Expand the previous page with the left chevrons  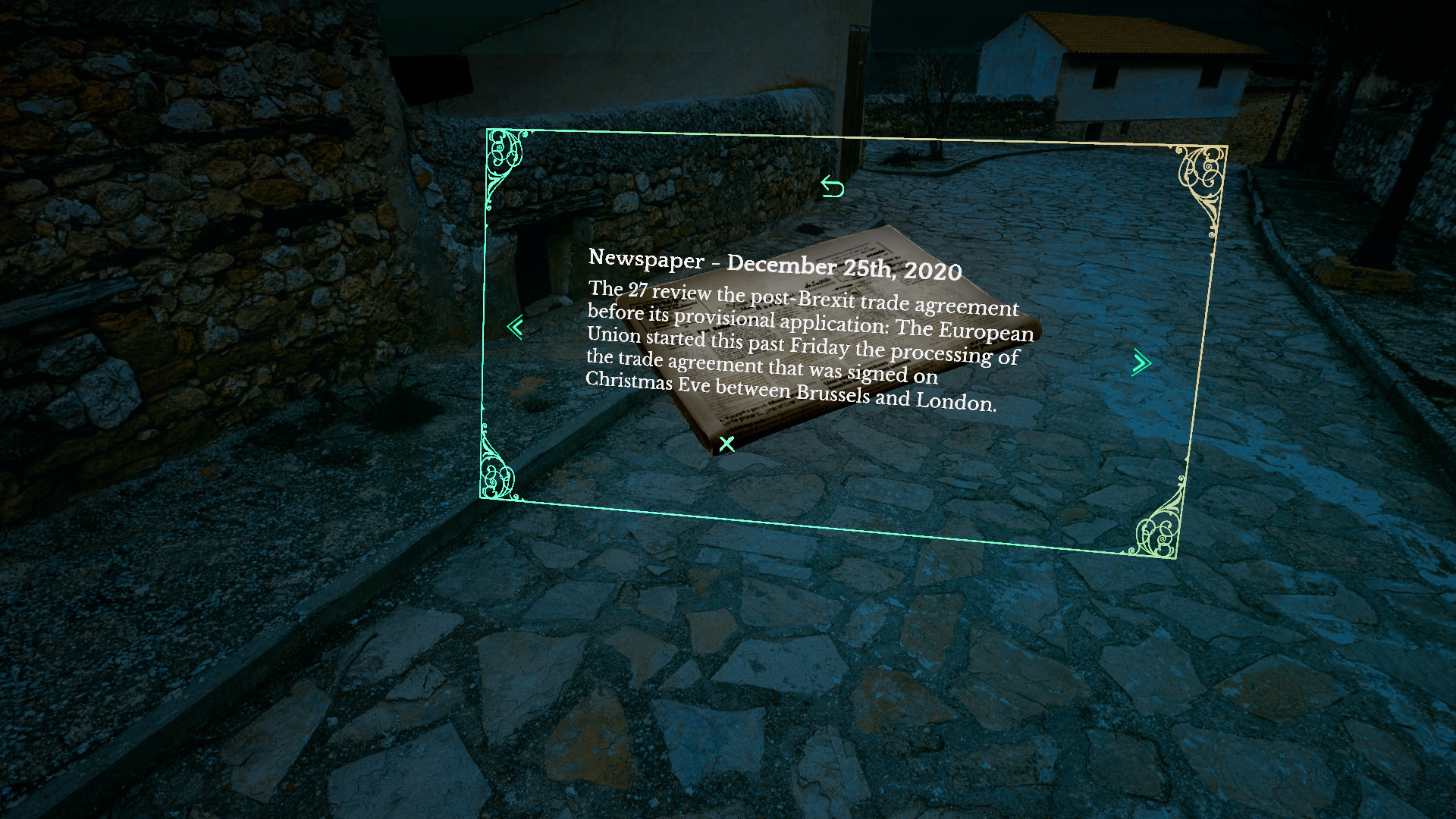click(515, 326)
